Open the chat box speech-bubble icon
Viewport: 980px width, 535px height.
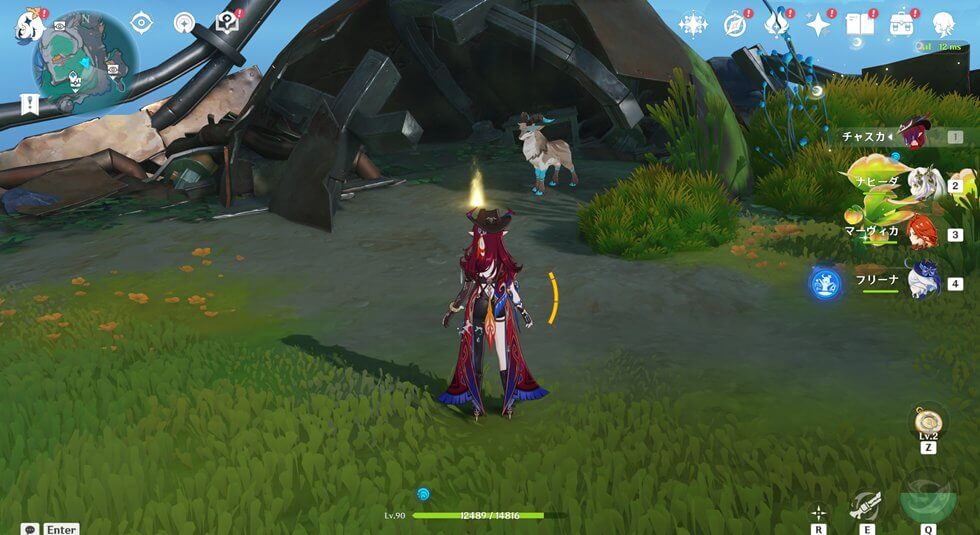pos(29,528)
